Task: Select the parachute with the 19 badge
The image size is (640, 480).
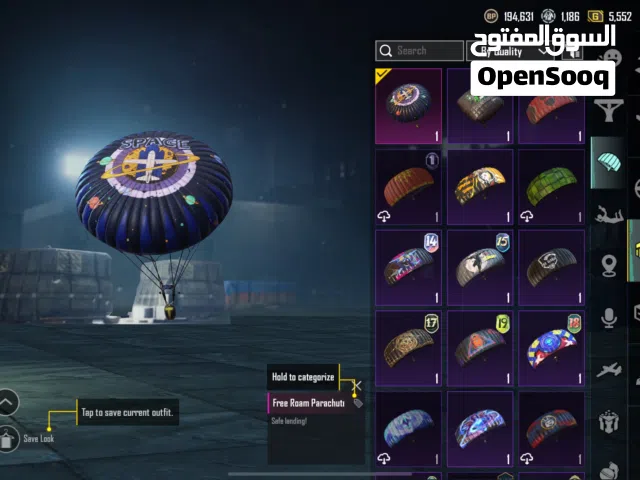Action: 480,347
